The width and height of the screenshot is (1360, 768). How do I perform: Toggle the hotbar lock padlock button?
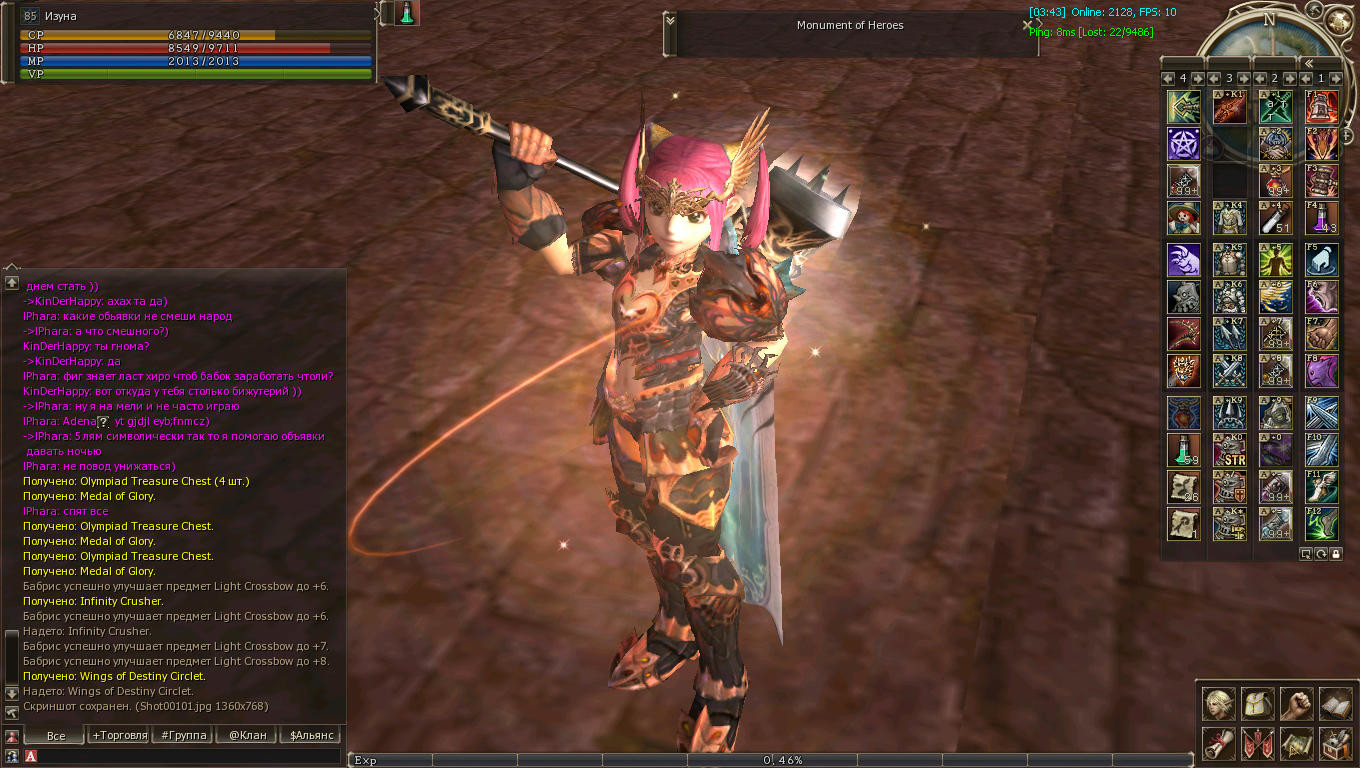1336,553
